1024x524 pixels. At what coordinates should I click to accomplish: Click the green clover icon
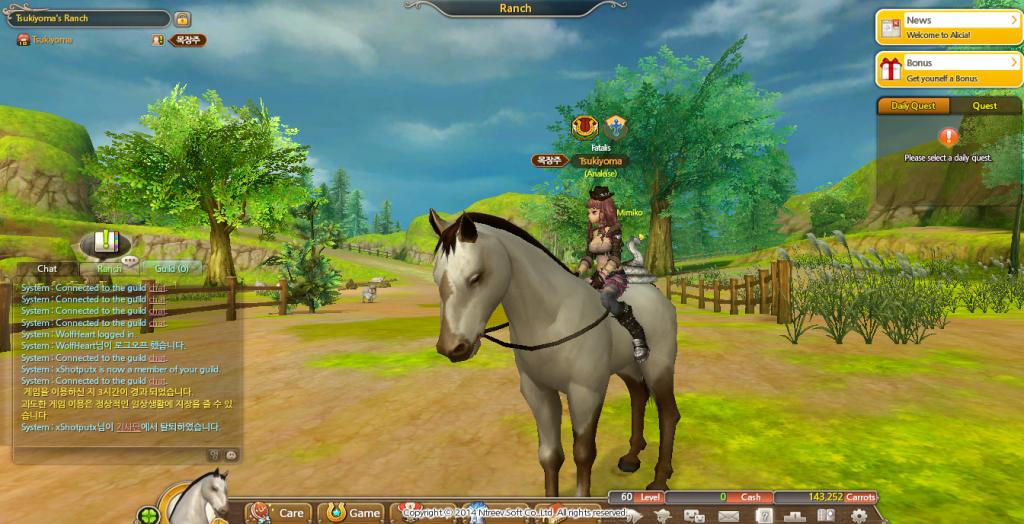(x=149, y=516)
